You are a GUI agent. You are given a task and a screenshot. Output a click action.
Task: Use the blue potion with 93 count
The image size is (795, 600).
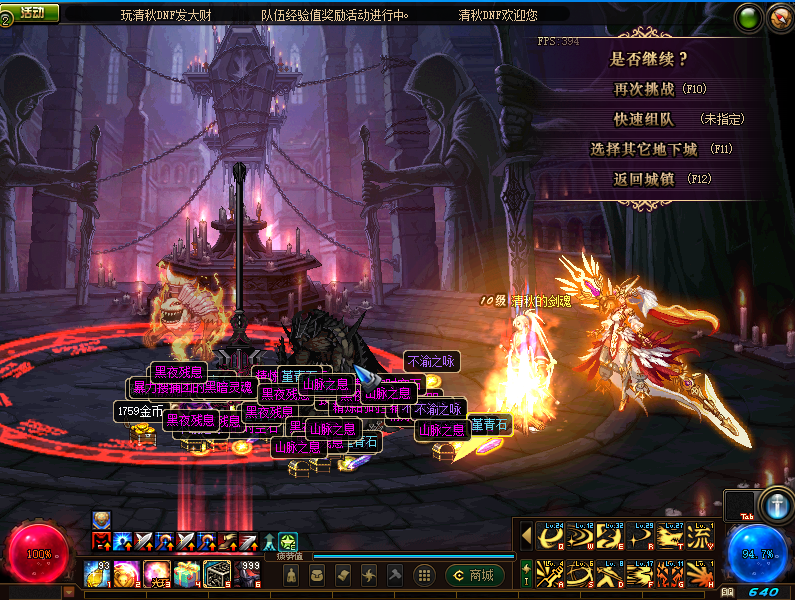(x=98, y=574)
